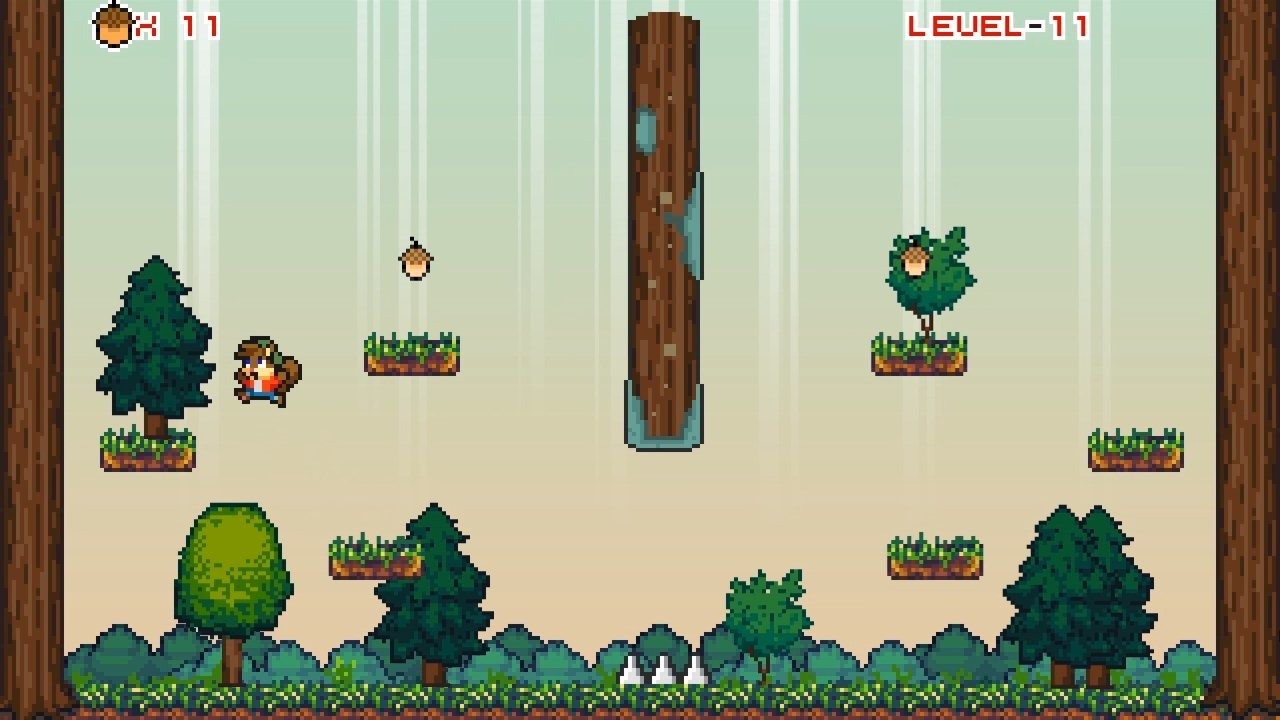Select the floating acorn near the center platform

click(x=415, y=259)
